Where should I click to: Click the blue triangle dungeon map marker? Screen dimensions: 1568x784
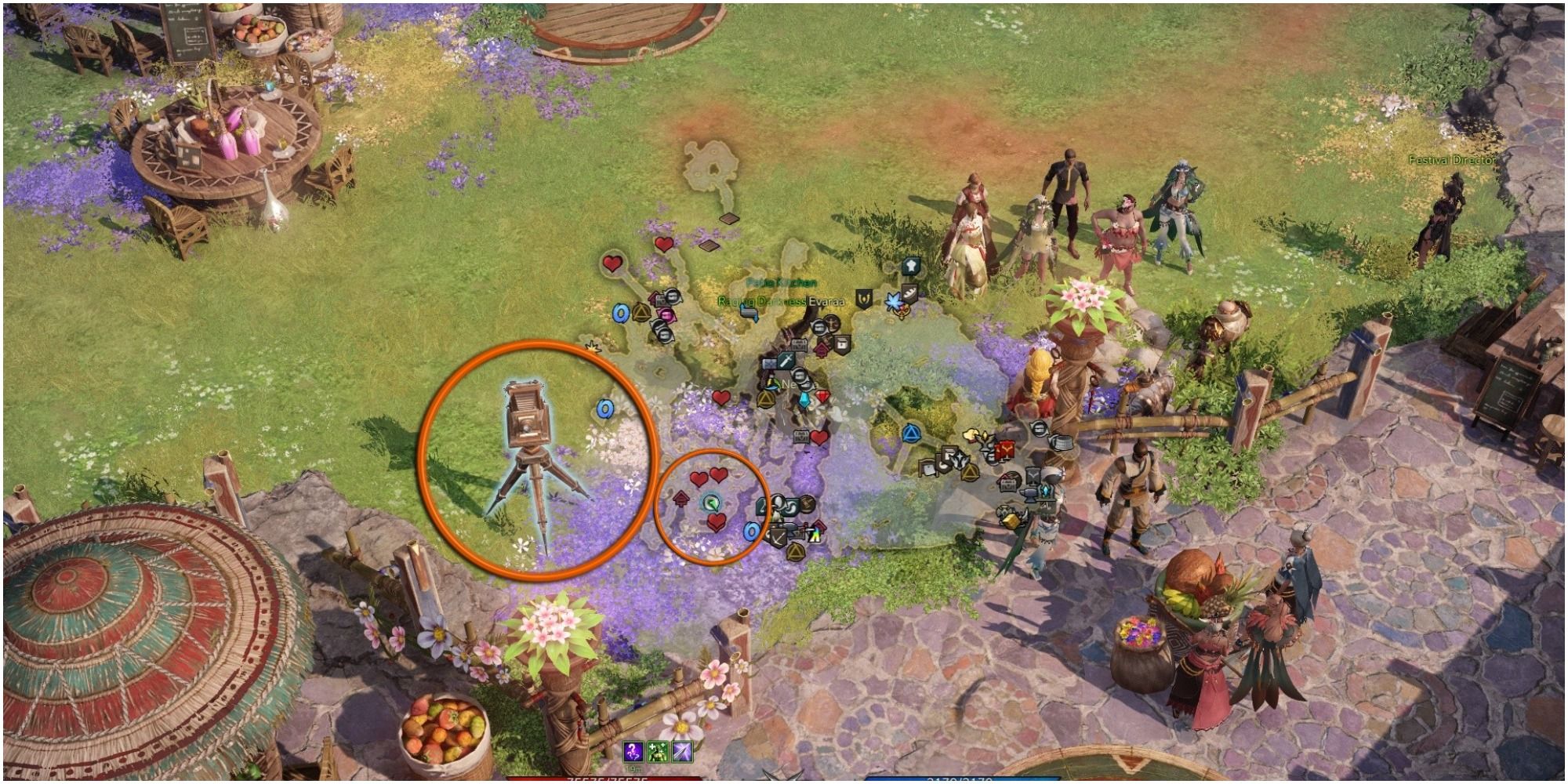pyautogui.click(x=911, y=434)
